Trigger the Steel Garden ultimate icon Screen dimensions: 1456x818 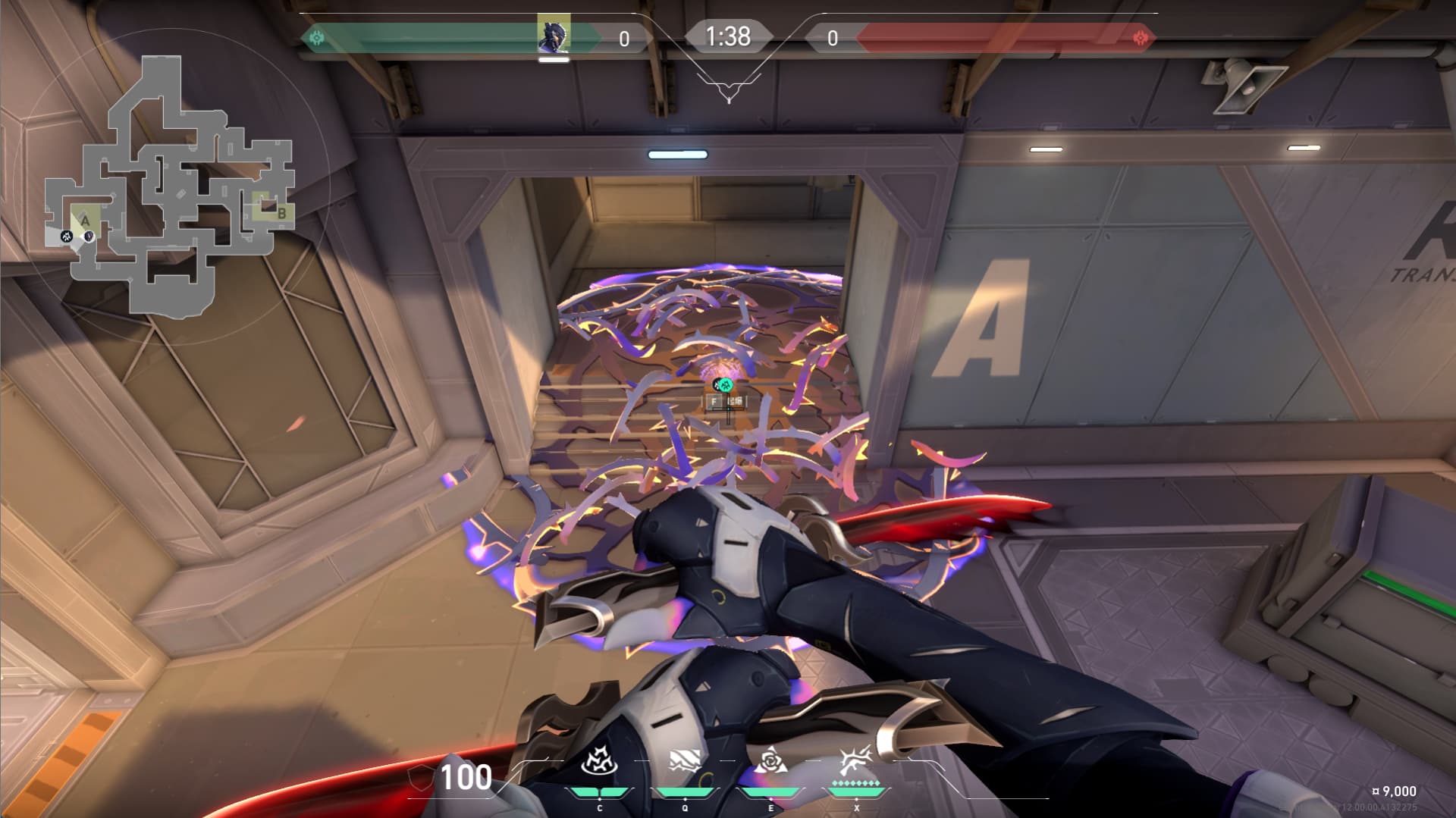point(856,760)
